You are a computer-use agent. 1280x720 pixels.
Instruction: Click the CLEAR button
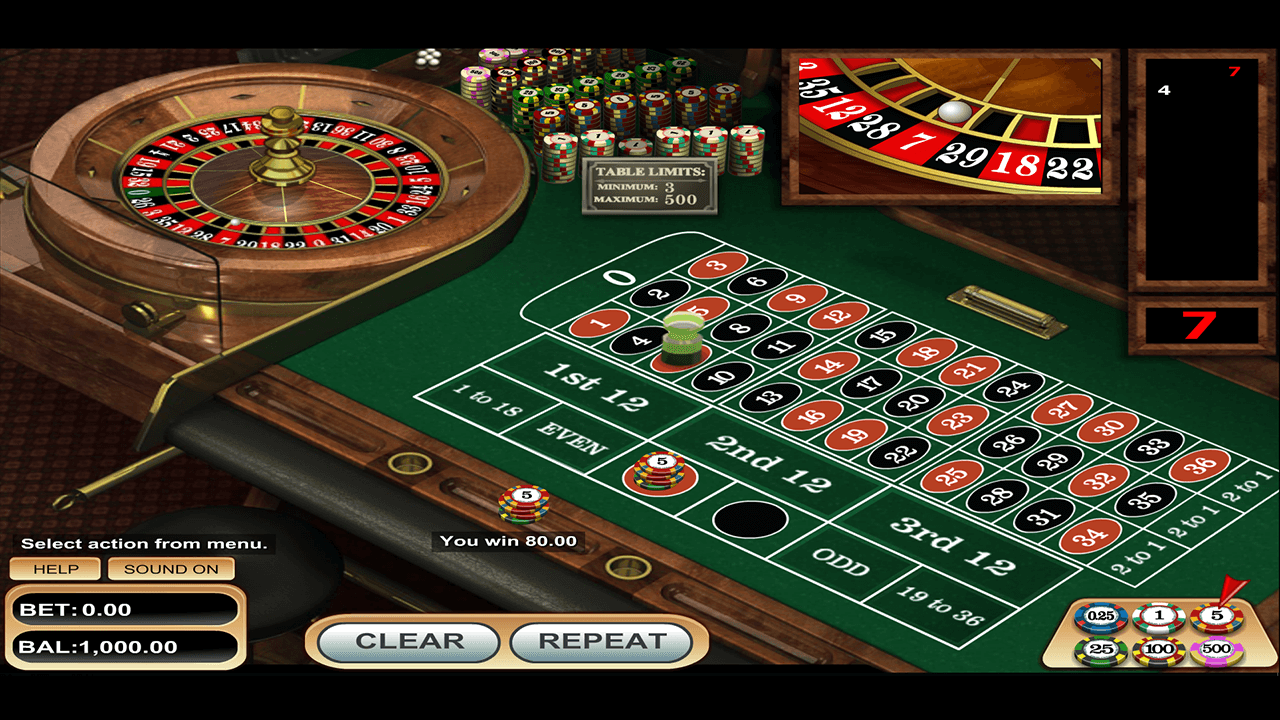(410, 642)
